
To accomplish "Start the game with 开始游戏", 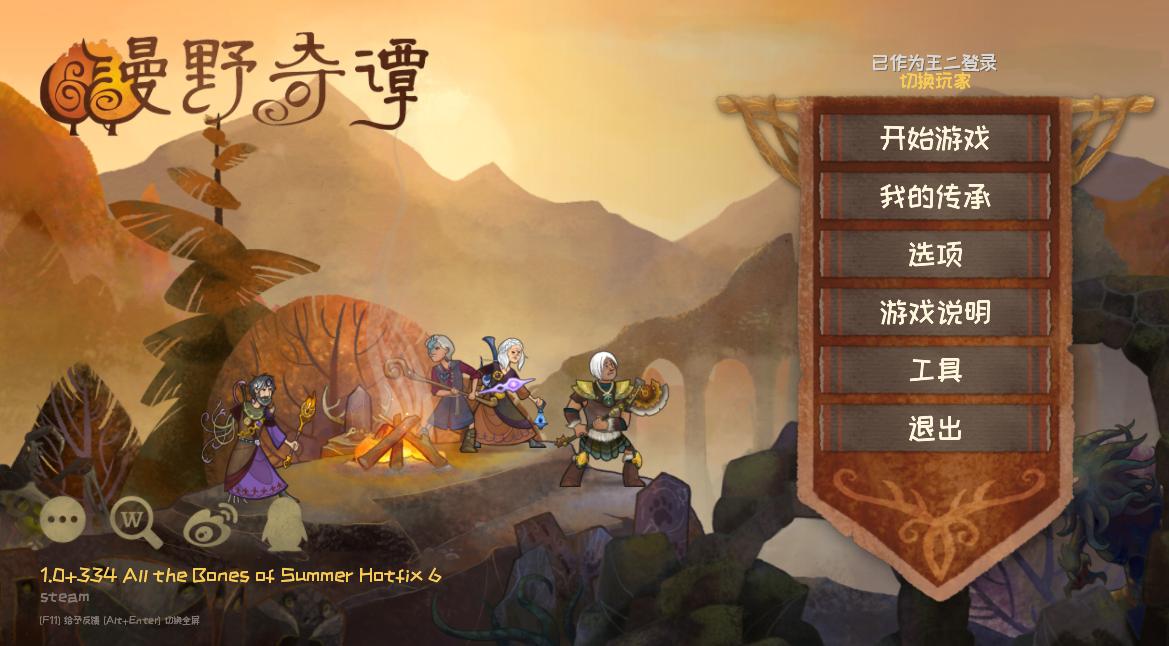I will point(935,138).
